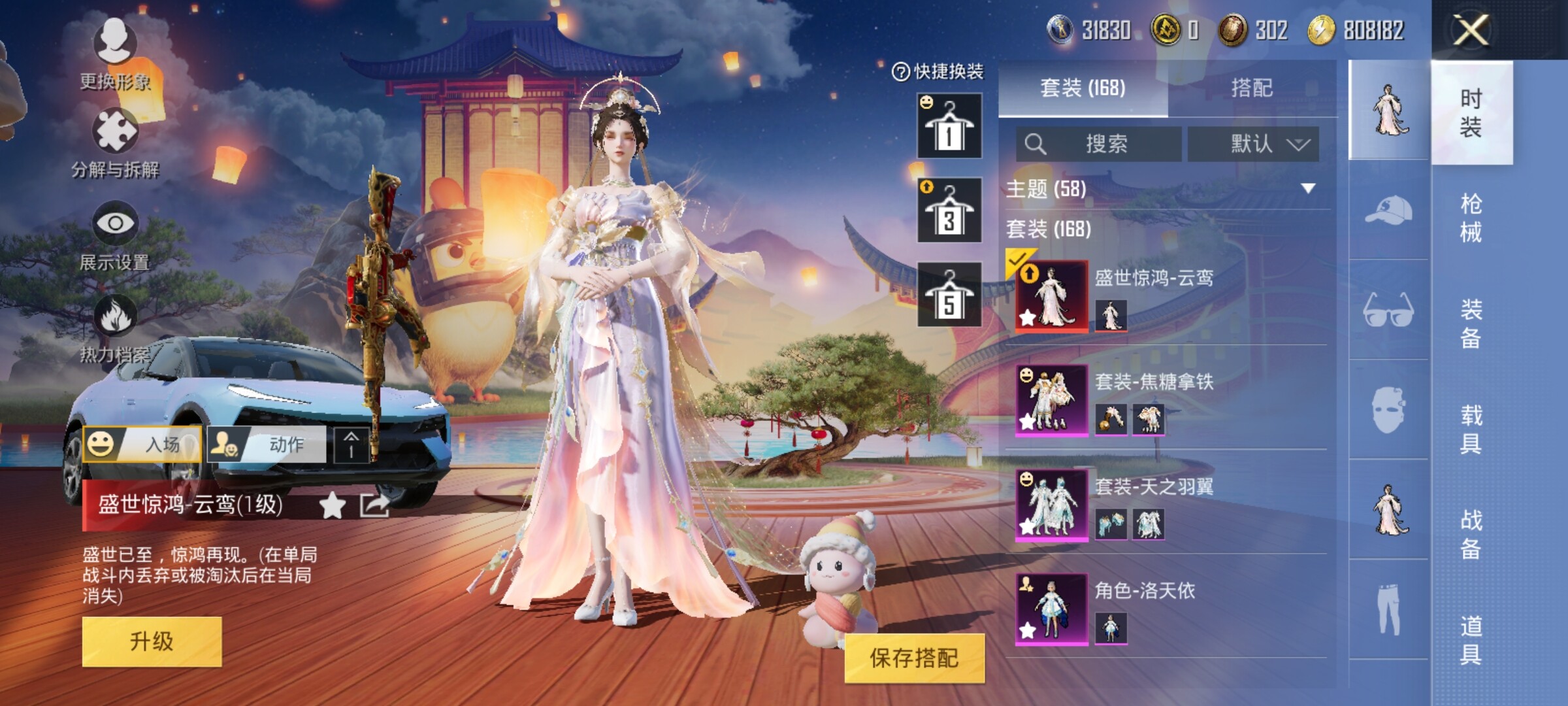This screenshot has height=706, width=1568.
Task: Show the hat items category
Action: pos(1388,210)
